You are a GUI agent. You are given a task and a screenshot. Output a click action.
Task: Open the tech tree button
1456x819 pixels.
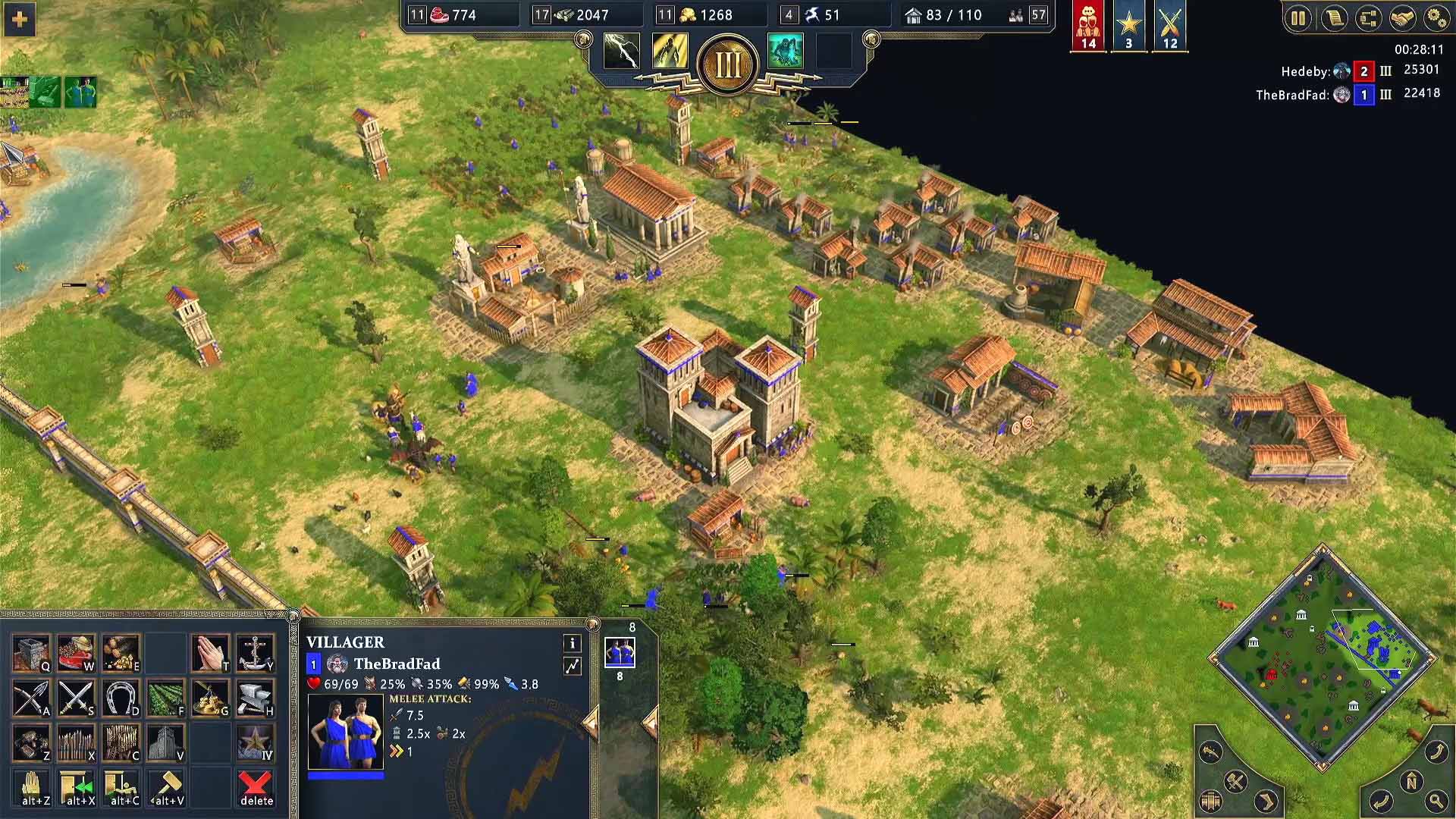1368,18
